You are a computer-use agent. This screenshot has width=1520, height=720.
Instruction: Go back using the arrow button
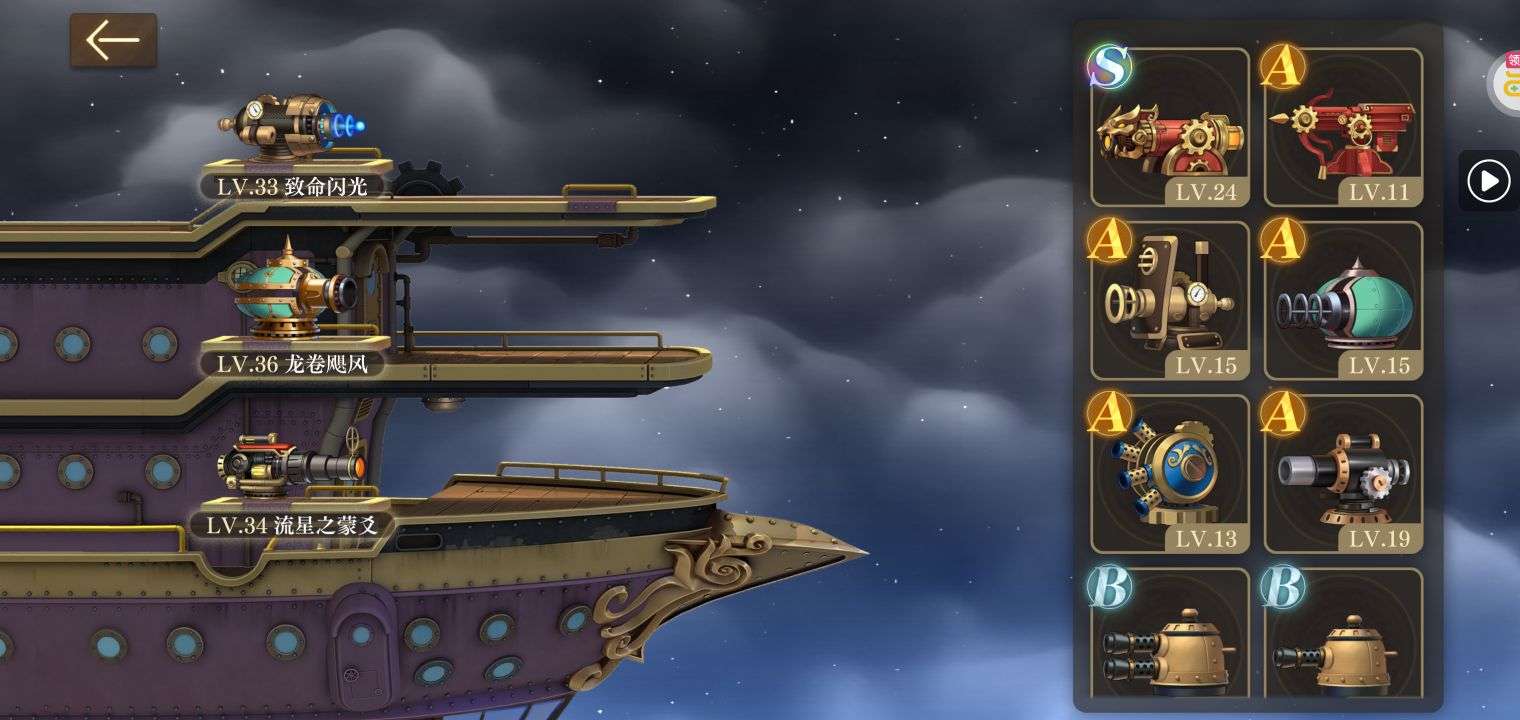[113, 41]
